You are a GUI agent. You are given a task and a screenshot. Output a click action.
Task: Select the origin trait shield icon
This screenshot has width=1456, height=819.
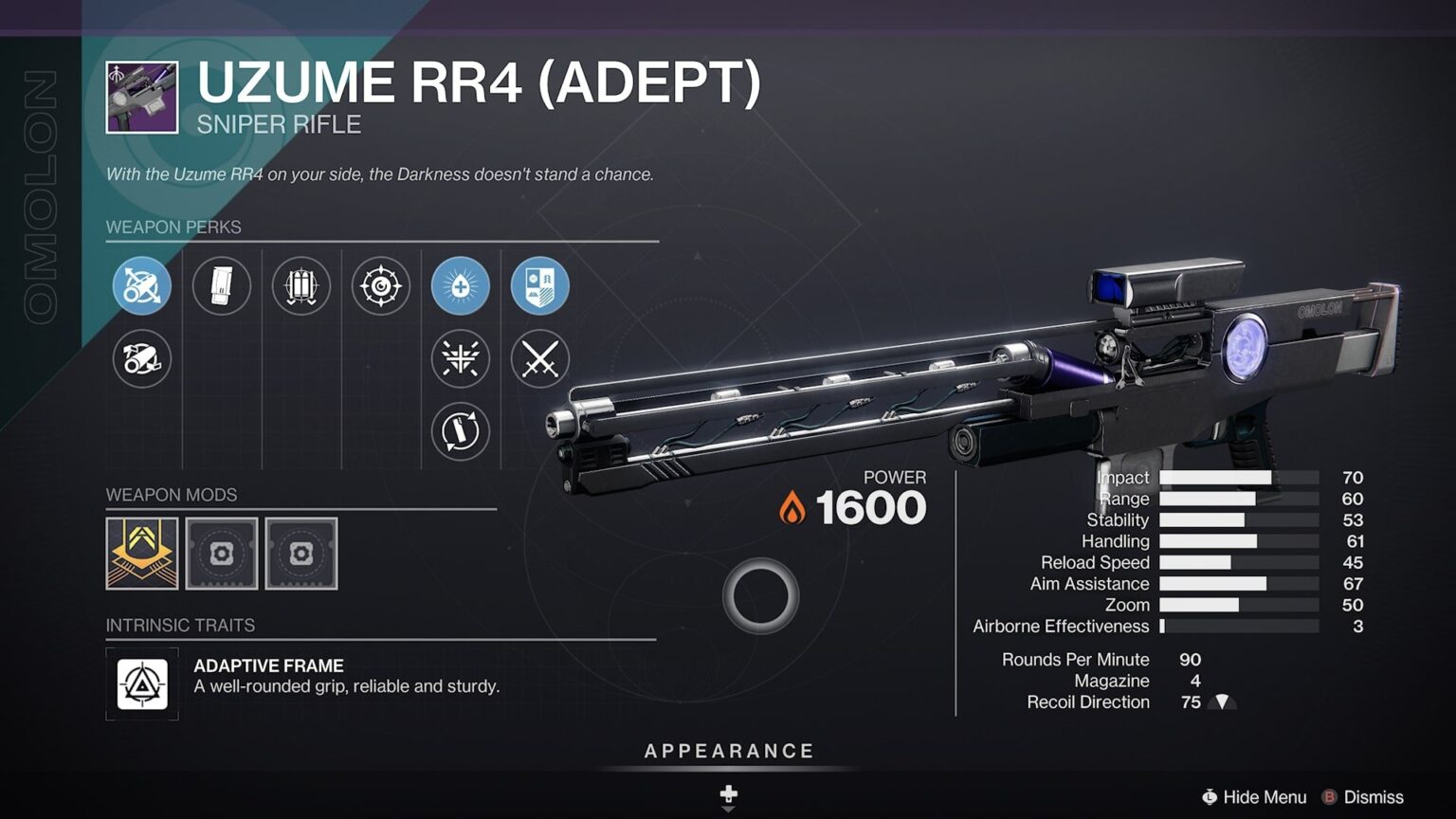click(x=539, y=285)
